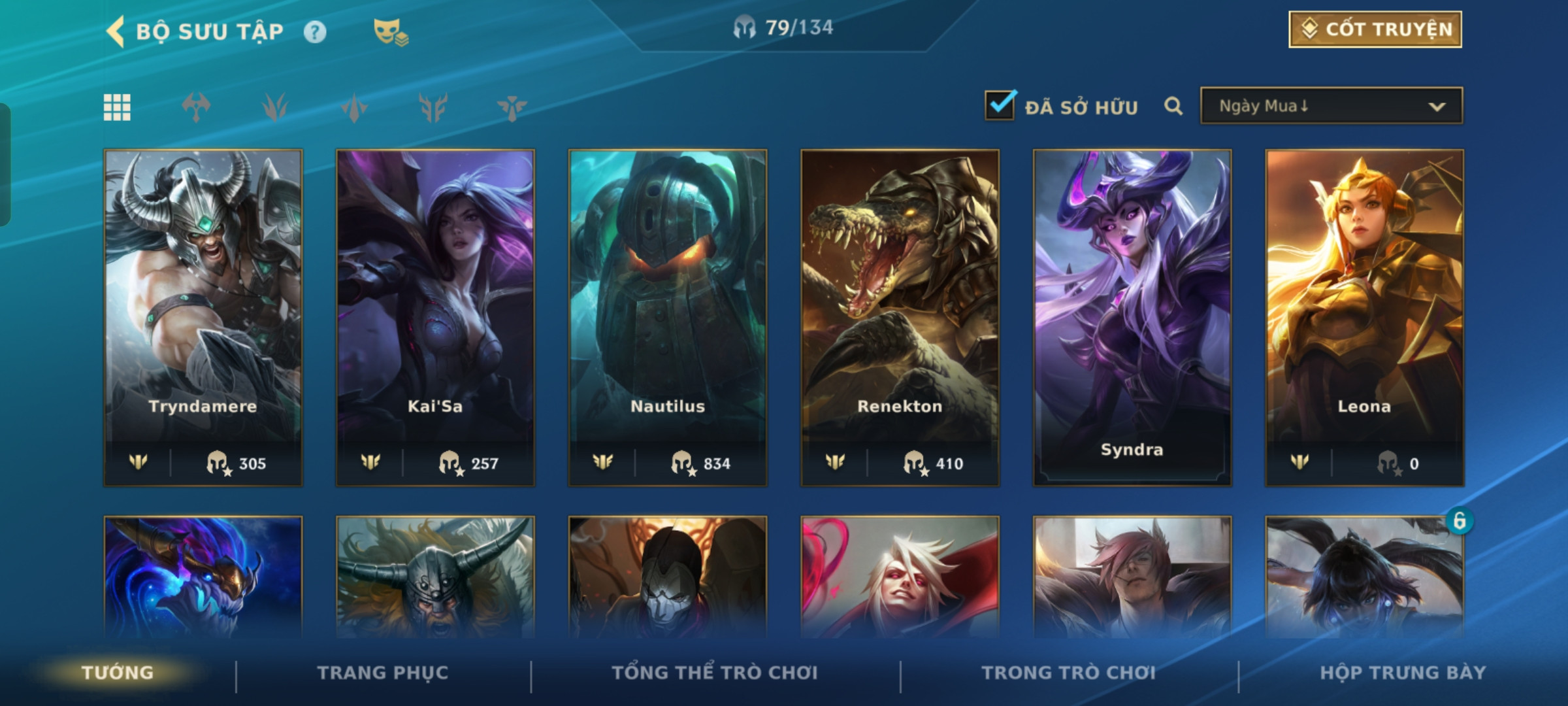The image size is (1568, 706).
Task: Open the Cốt Truyện button
Action: coord(1375,29)
